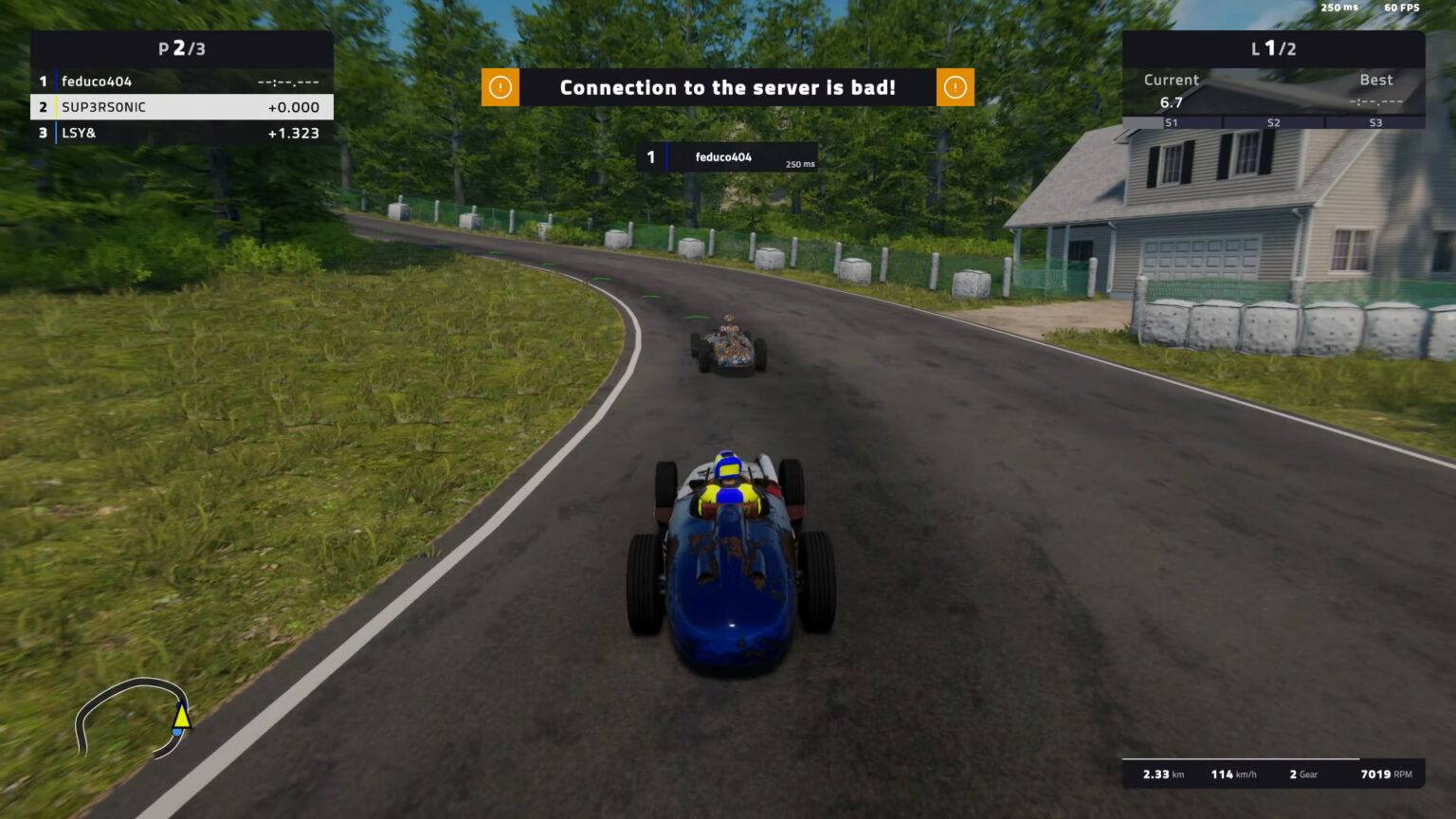Screen dimensions: 1456x819
Task: Toggle the S2 sector segment
Action: pyautogui.click(x=1274, y=122)
